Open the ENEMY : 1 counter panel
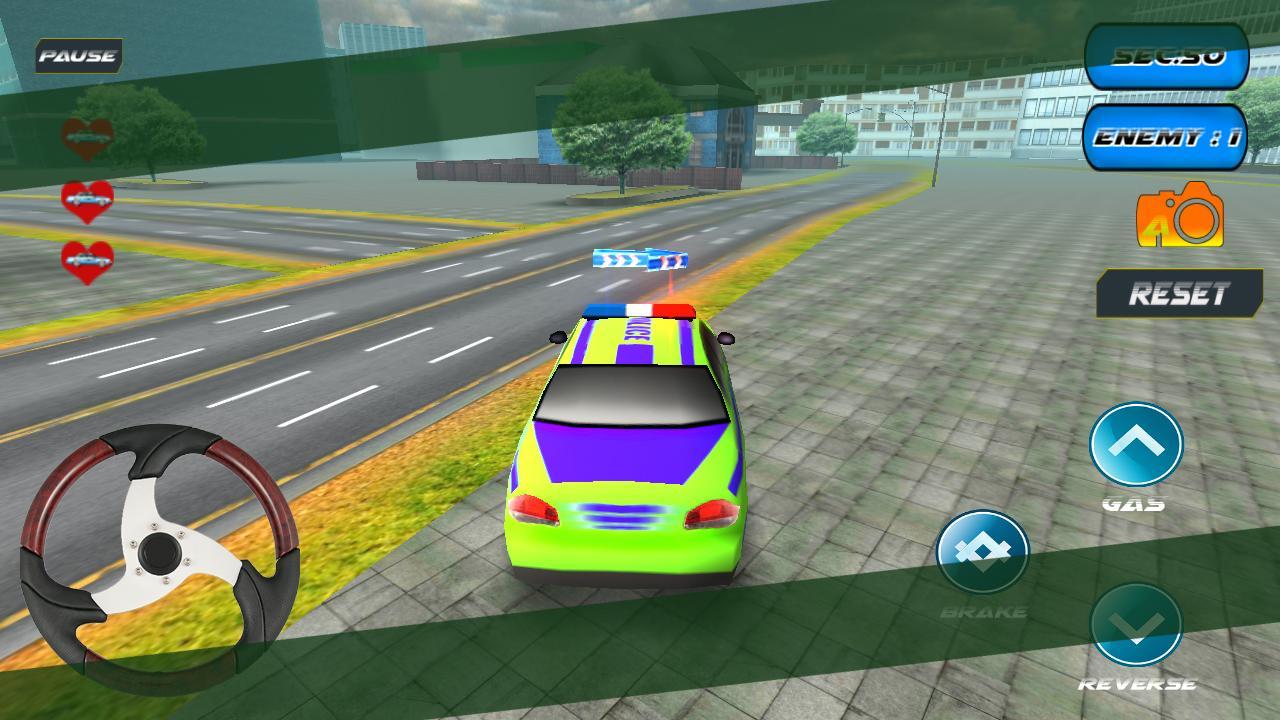Image resolution: width=1280 pixels, height=720 pixels. click(x=1168, y=140)
